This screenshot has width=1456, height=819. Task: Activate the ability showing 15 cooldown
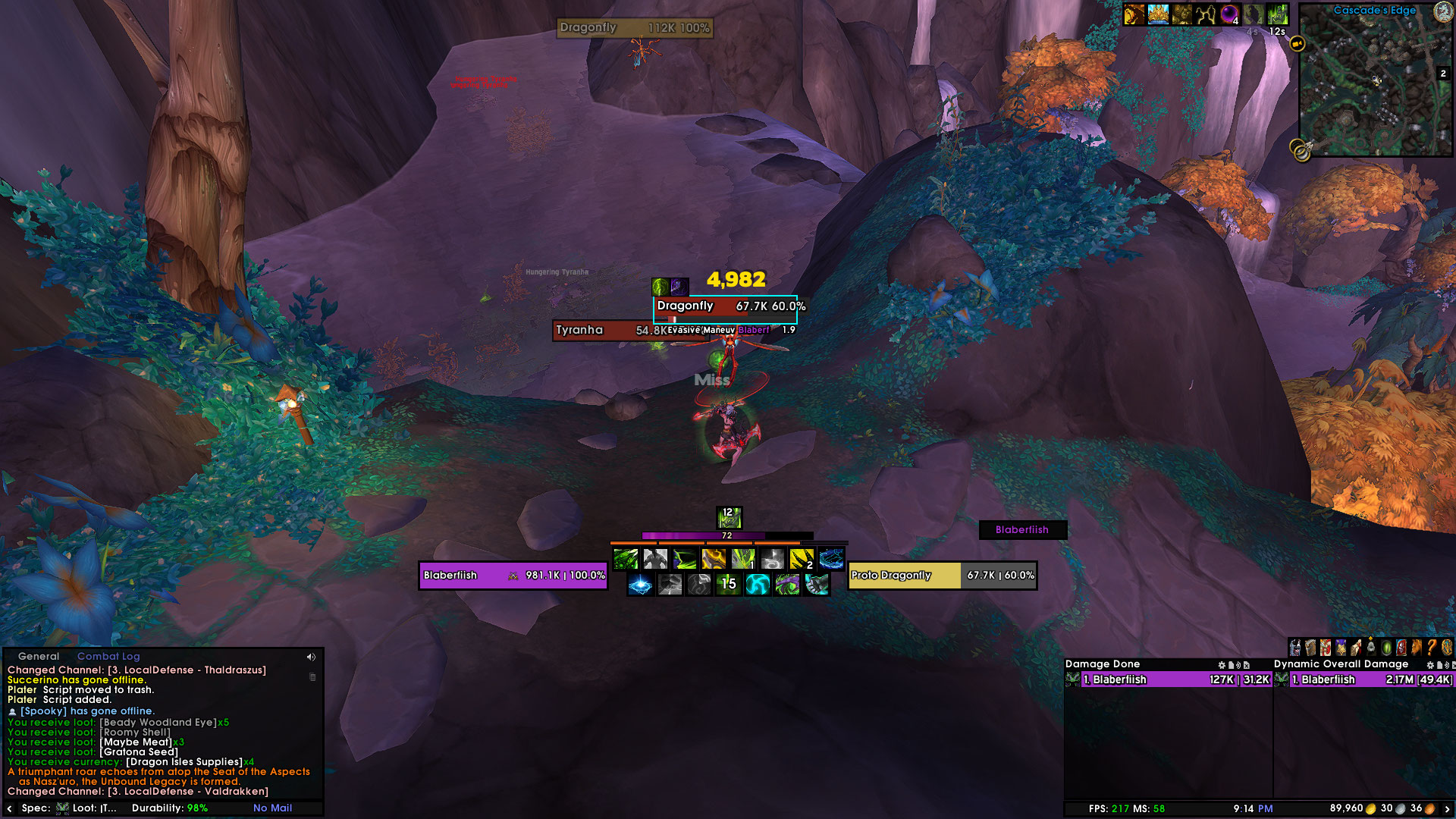tap(728, 585)
